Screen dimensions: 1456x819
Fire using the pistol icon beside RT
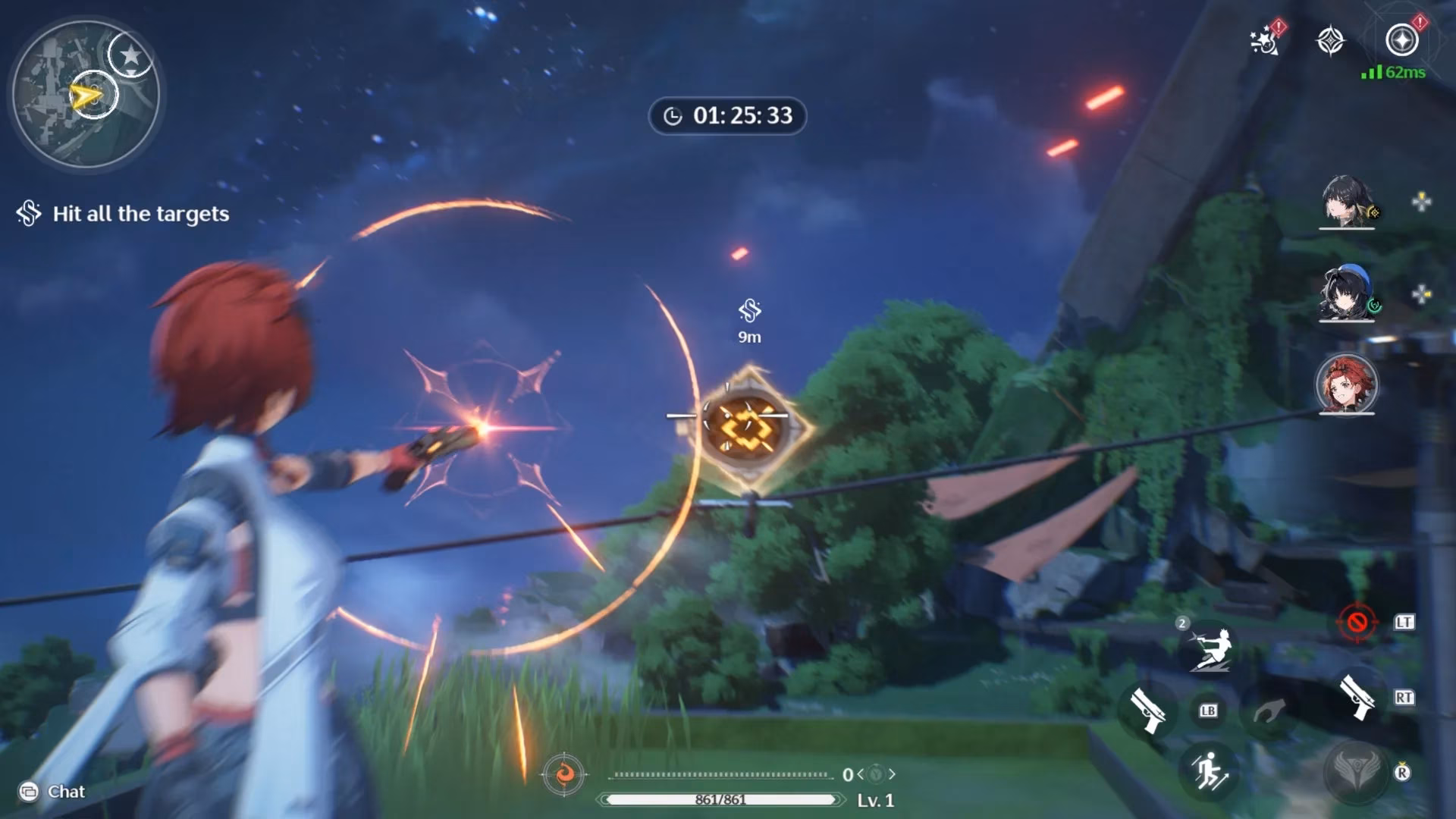click(1357, 698)
